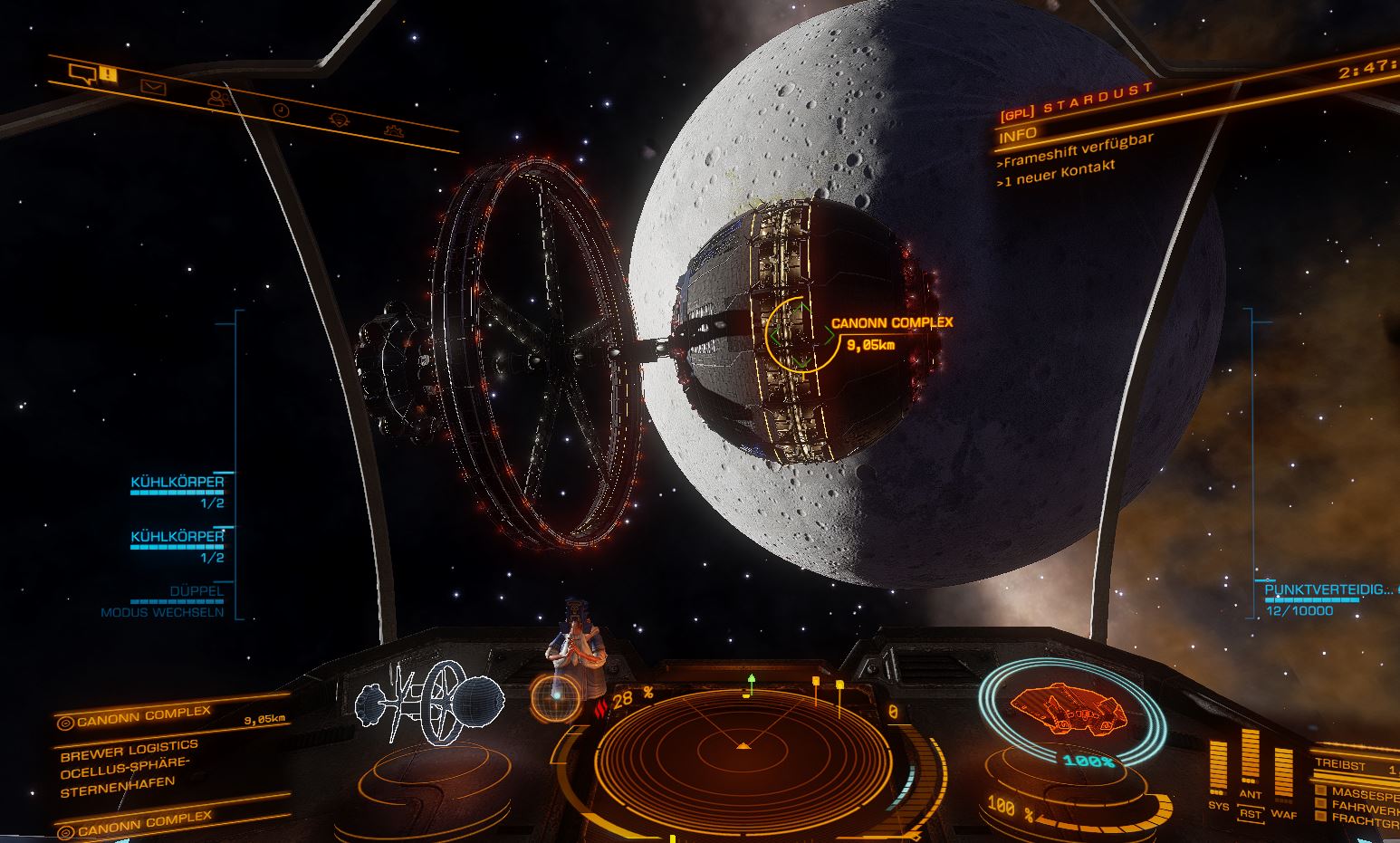Toggle the Massesperre mass lock indicator
The width and height of the screenshot is (1400, 843).
(1355, 791)
